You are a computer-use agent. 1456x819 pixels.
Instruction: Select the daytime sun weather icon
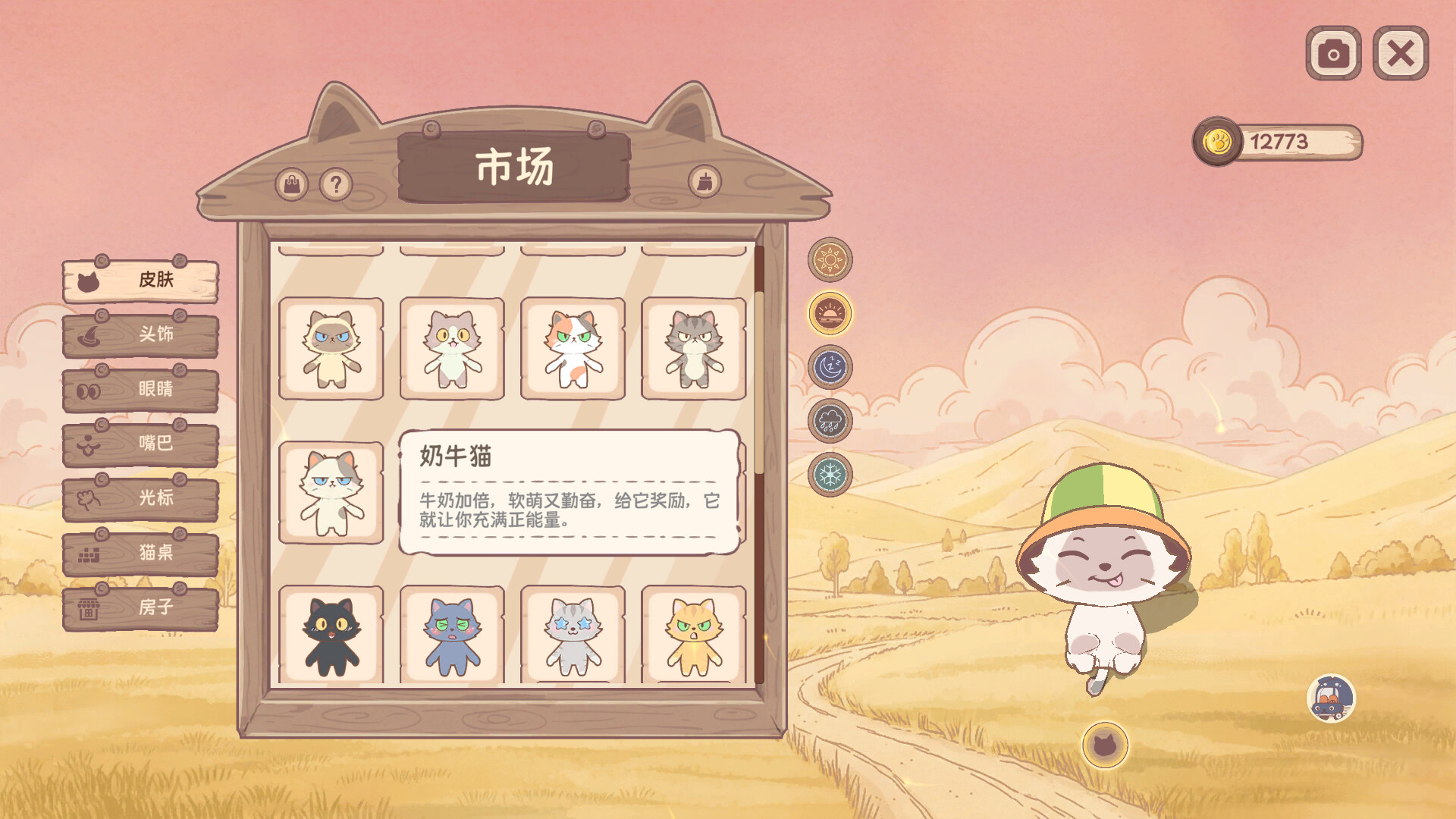(831, 259)
